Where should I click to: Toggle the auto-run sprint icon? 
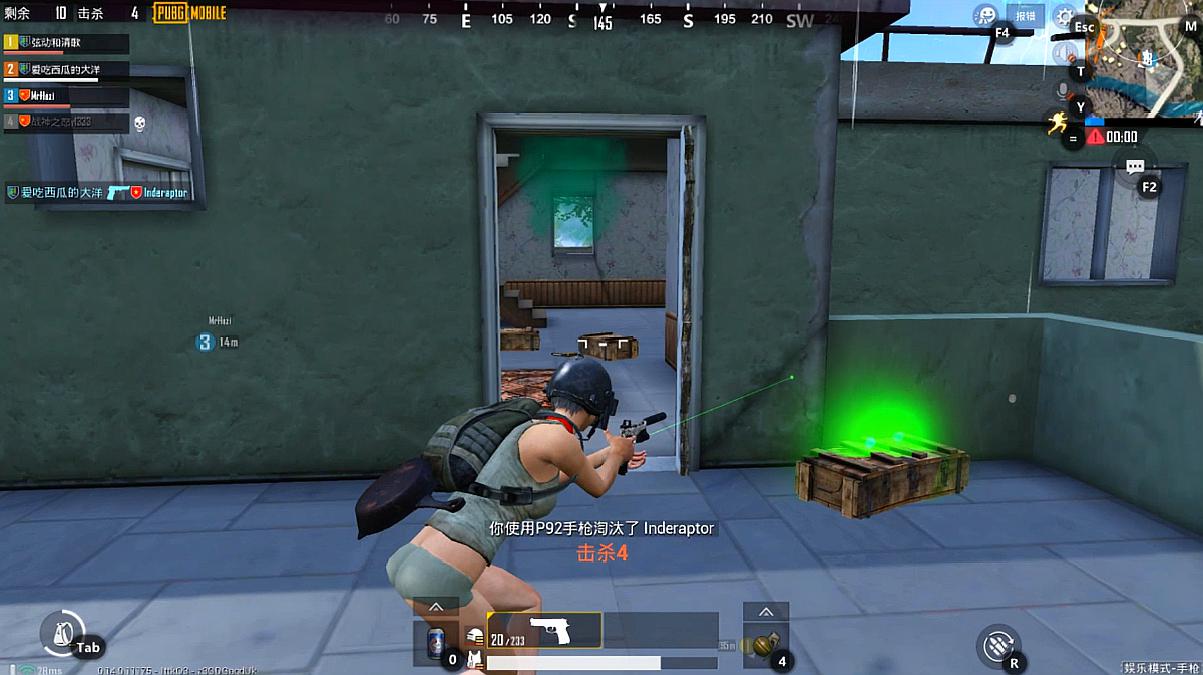point(1058,123)
